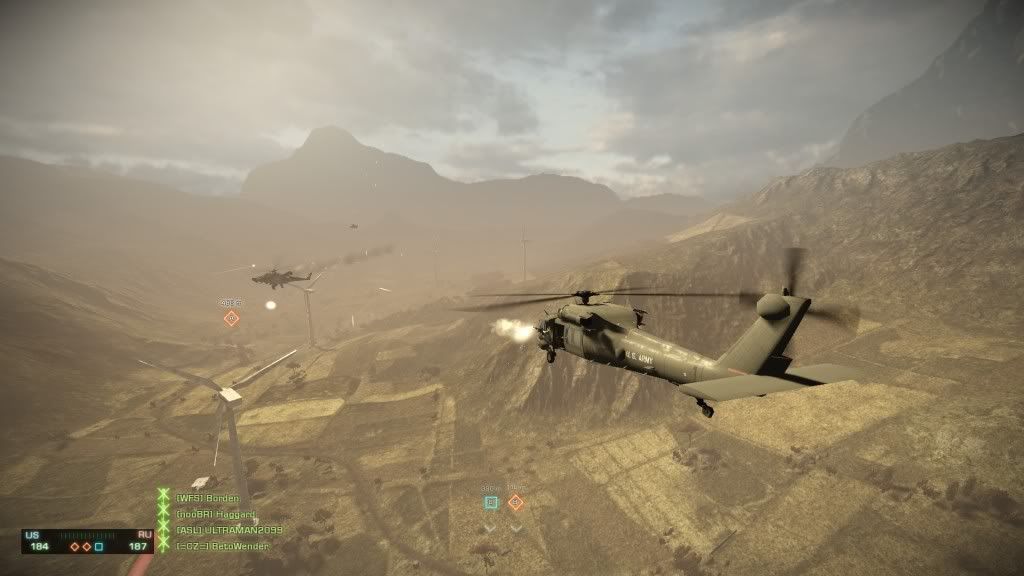
Task: Select squad member [WFS] Borden
Action: point(207,498)
